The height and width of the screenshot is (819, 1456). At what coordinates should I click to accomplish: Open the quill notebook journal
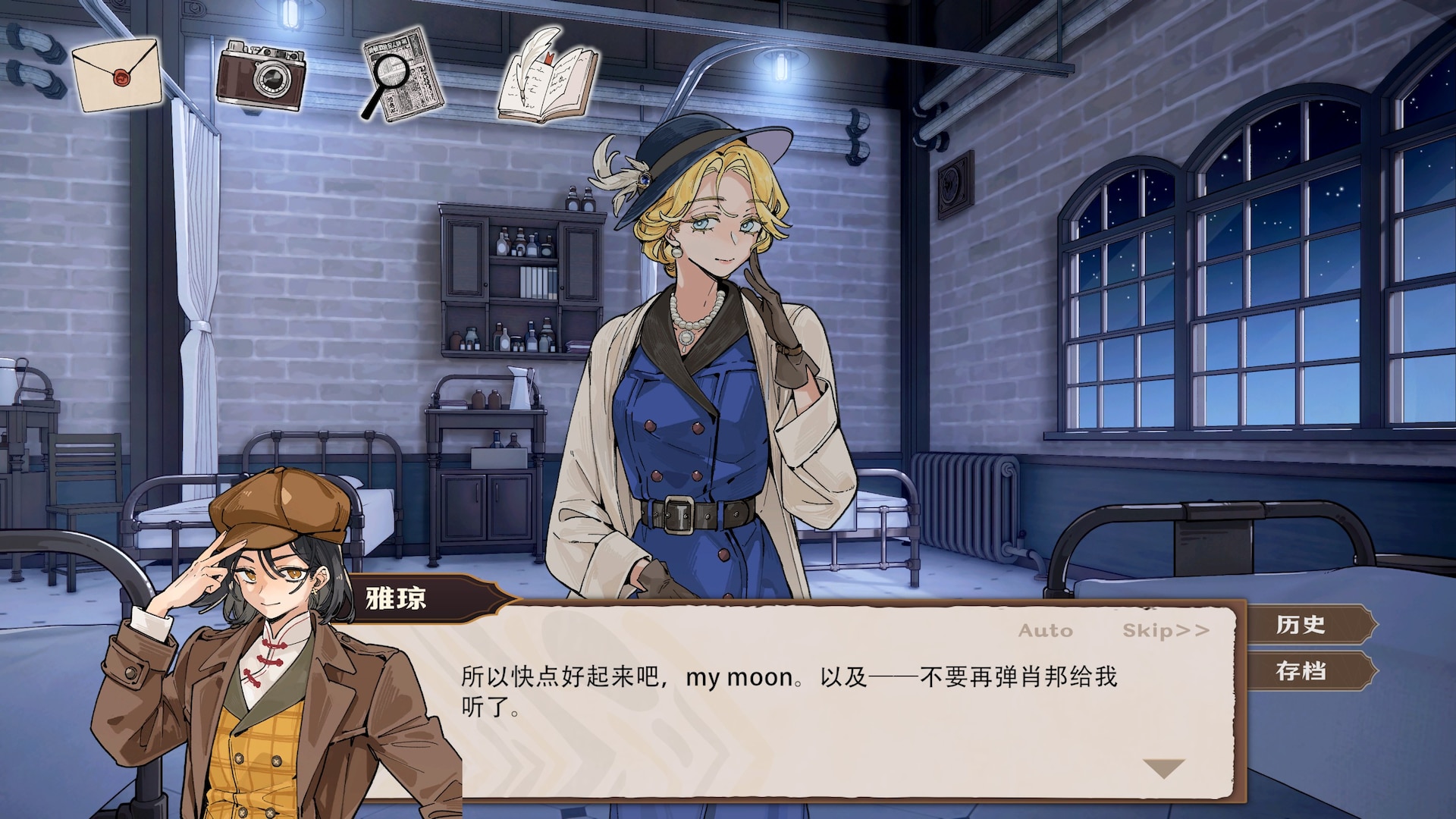(548, 76)
